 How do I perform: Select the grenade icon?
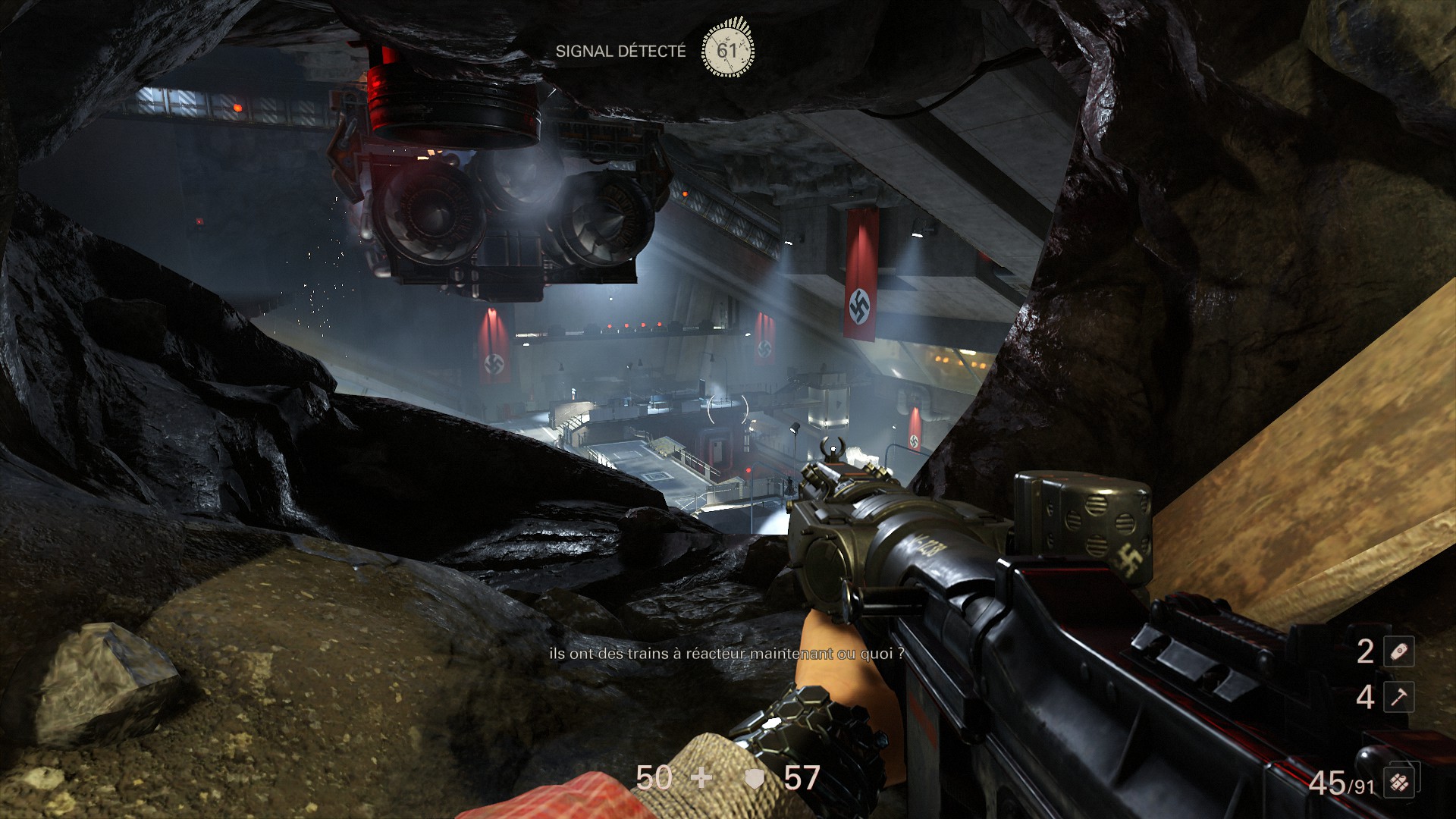pyautogui.click(x=1398, y=651)
